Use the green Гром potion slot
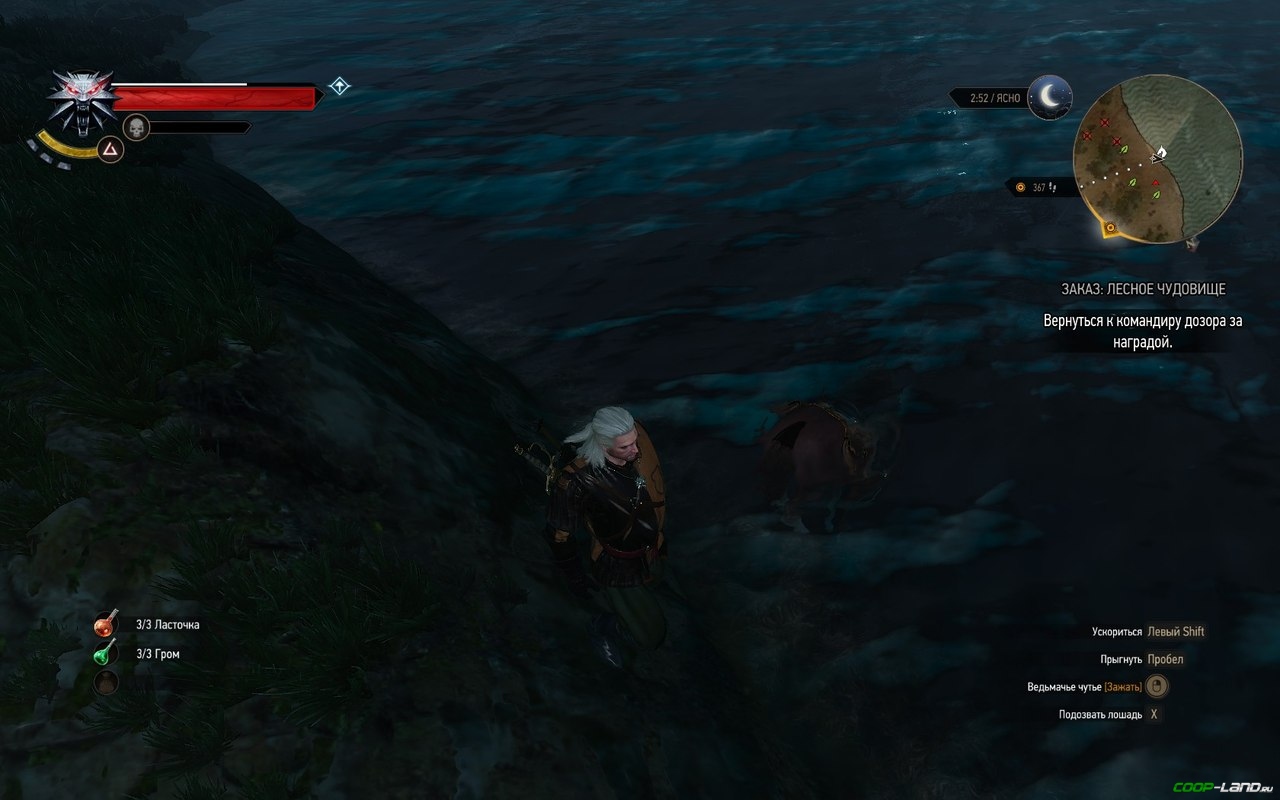Image resolution: width=1280 pixels, height=800 pixels. tap(106, 654)
